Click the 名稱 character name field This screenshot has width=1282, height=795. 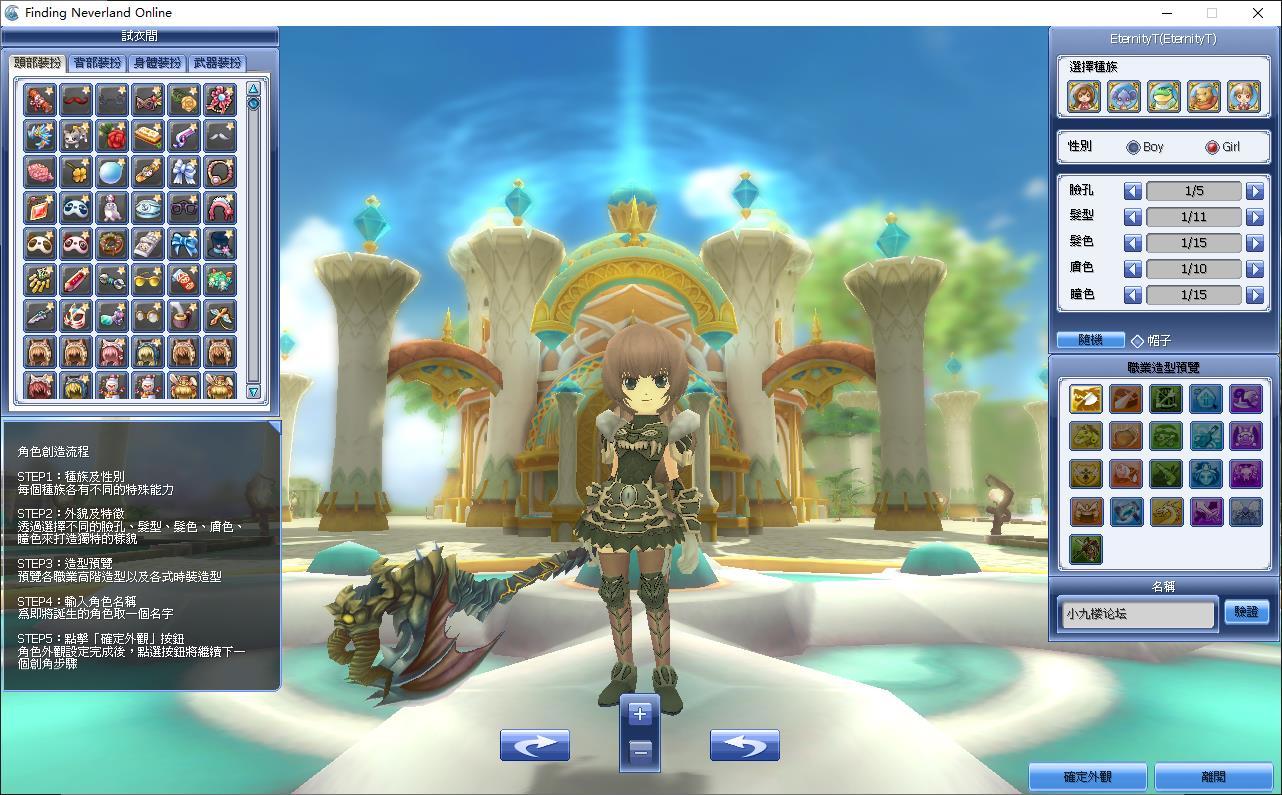click(x=1137, y=613)
